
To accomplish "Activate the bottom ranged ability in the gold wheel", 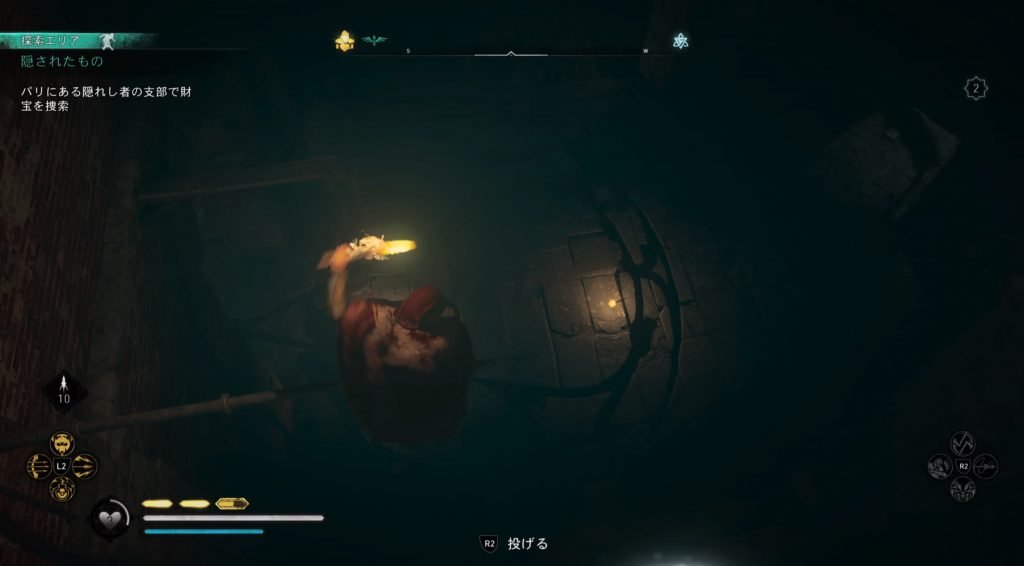I will coord(62,489).
